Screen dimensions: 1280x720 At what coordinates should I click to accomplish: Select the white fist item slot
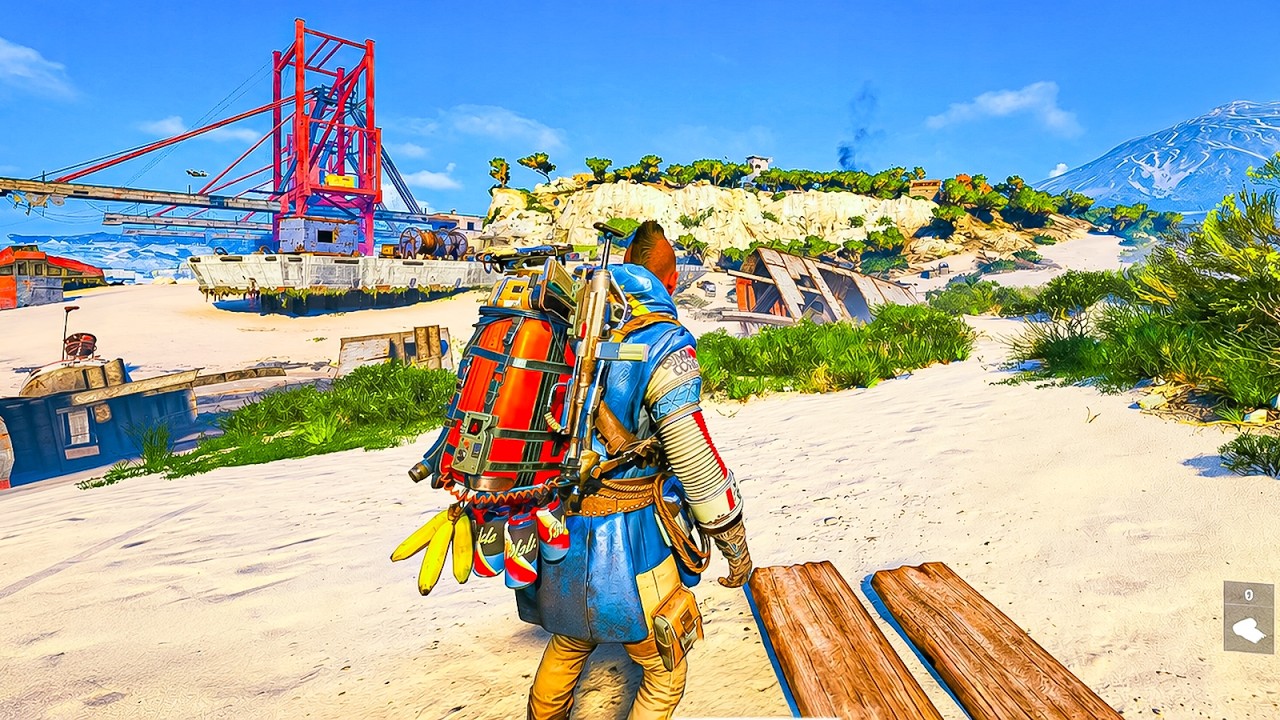1248,629
